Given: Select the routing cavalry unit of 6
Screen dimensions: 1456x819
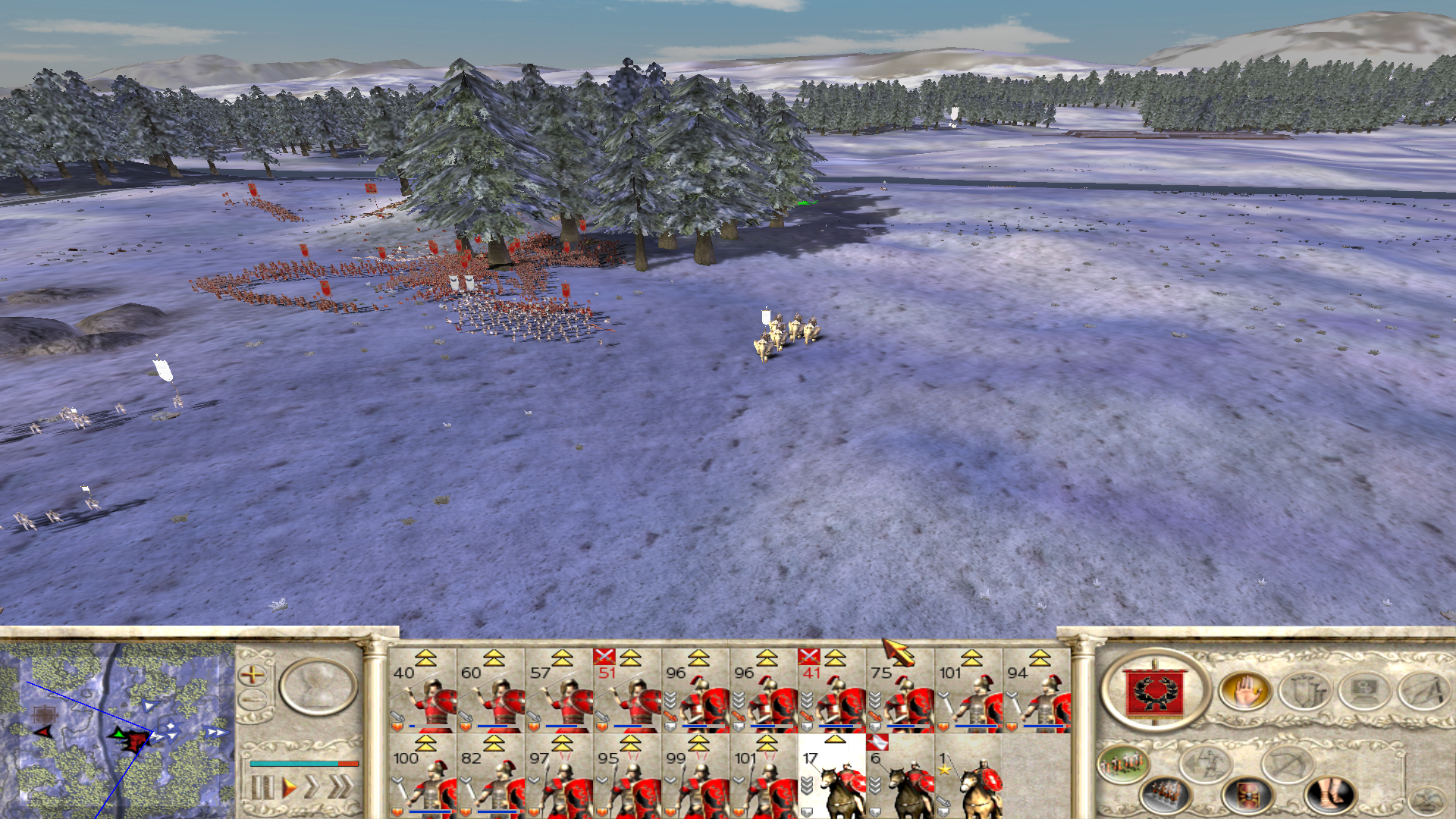Looking at the screenshot, I should 900,777.
